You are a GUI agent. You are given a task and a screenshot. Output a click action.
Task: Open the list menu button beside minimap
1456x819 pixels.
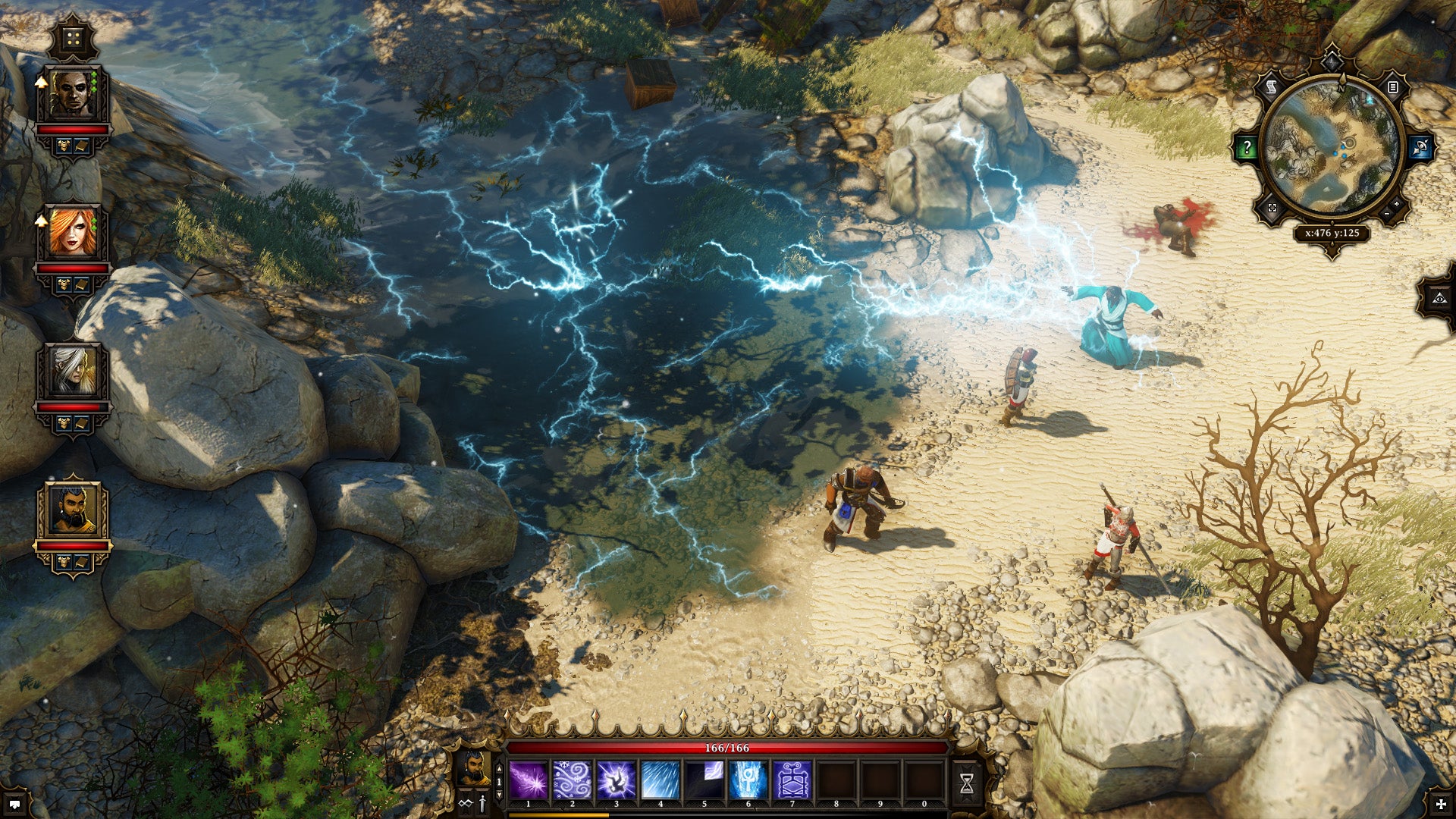point(1392,88)
